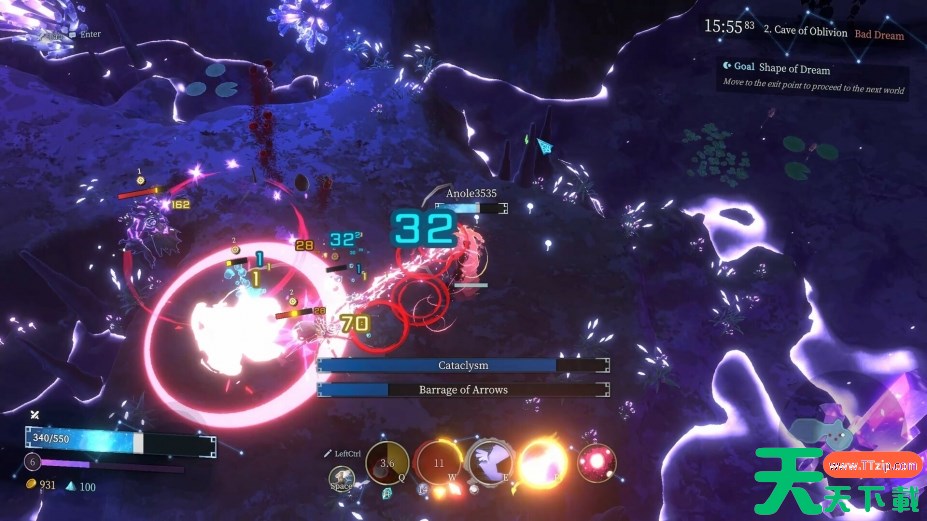The height and width of the screenshot is (521, 927).
Task: Trigger the glowing golden R ability
Action: (x=544, y=463)
